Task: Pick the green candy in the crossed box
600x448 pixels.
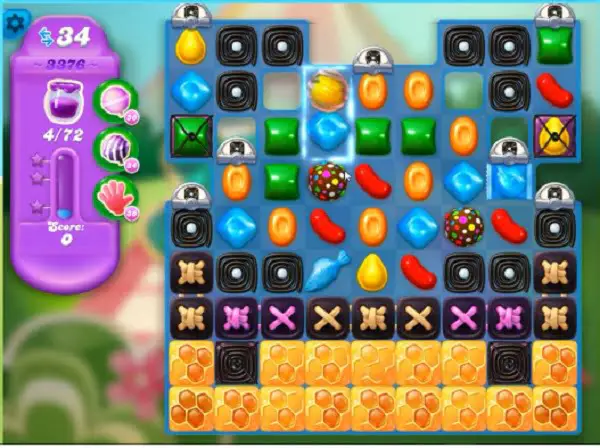Action: pyautogui.click(x=190, y=133)
